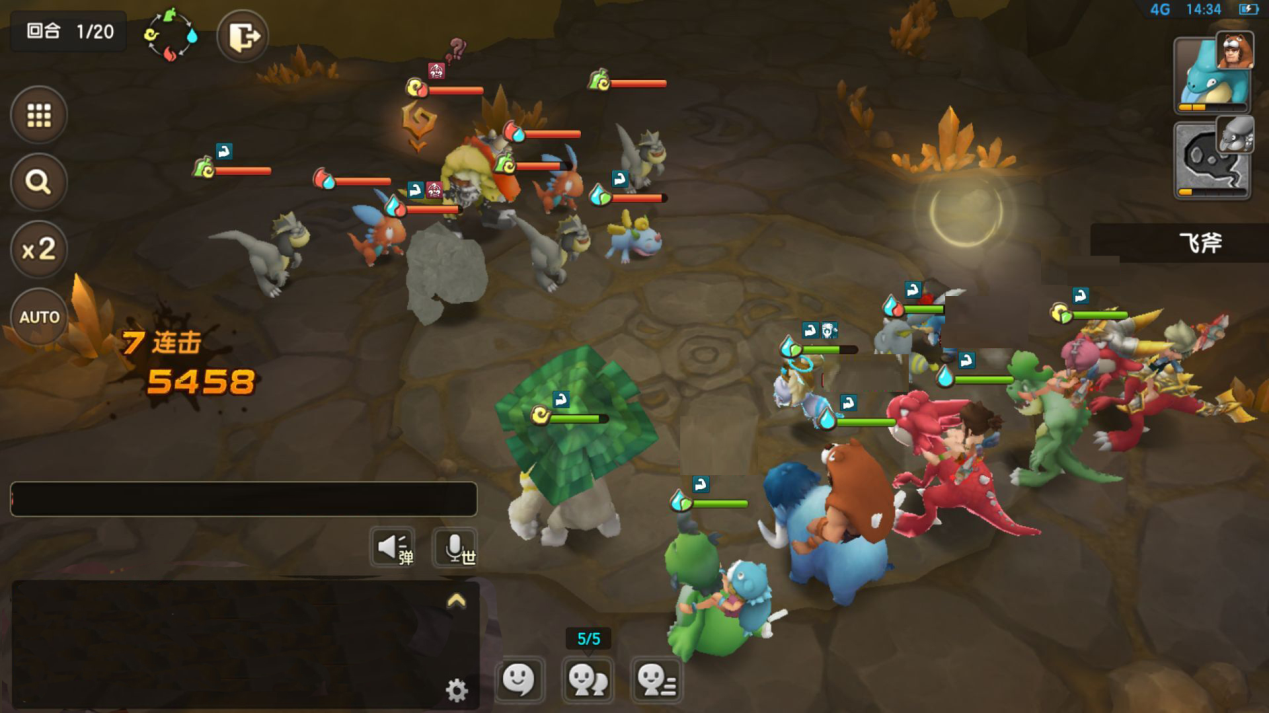Image resolution: width=1269 pixels, height=713 pixels.
Task: Toggle the danmaku speaker button
Action: 394,547
